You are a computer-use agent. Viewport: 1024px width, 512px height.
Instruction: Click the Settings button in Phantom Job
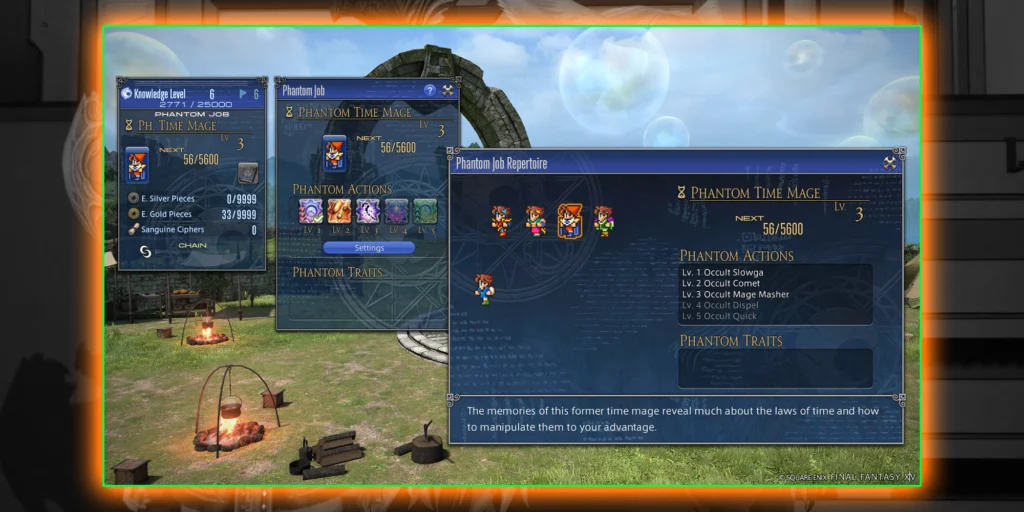coord(368,247)
